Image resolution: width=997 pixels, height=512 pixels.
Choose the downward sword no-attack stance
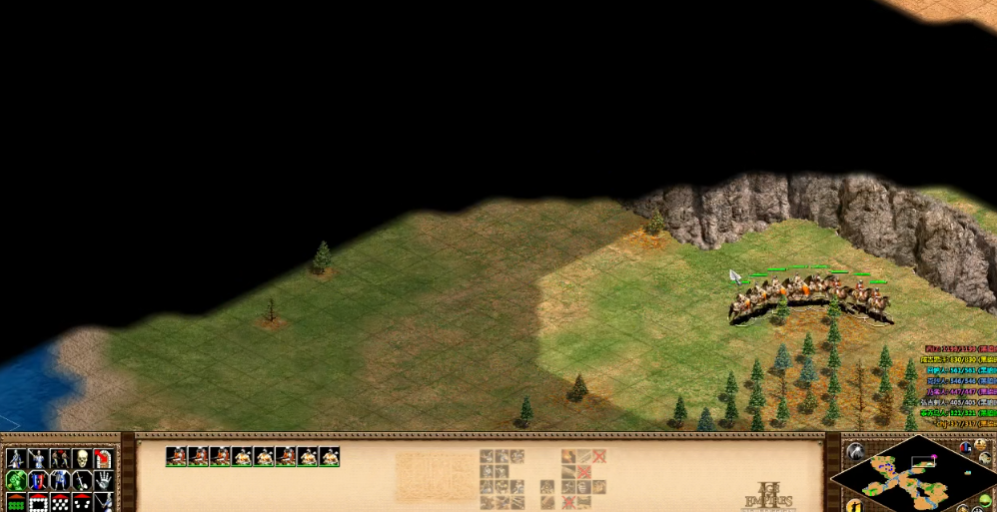click(x=82, y=481)
